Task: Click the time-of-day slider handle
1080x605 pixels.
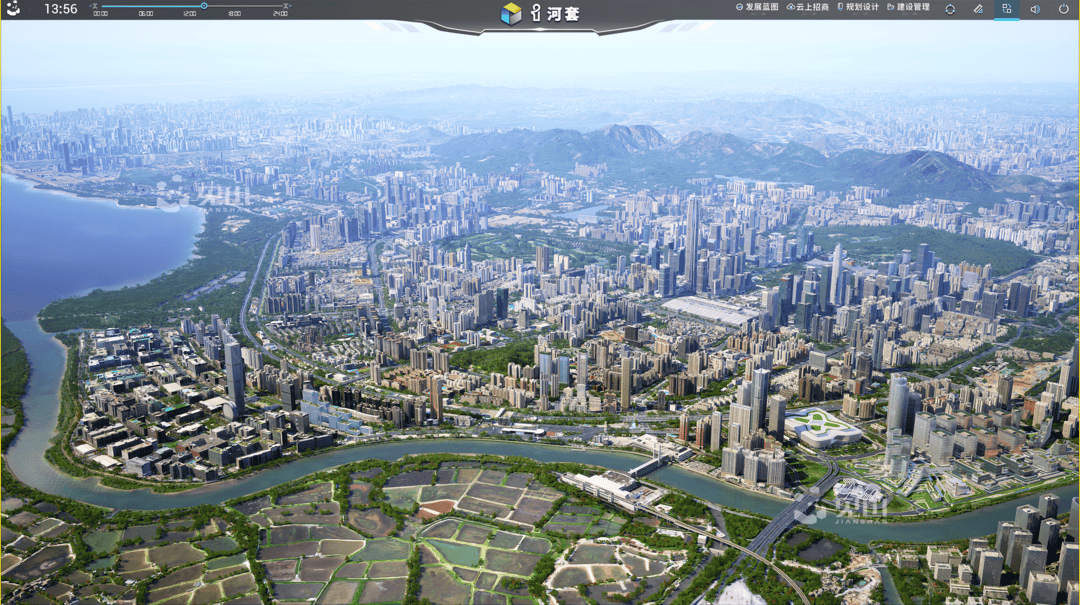Action: [x=204, y=6]
